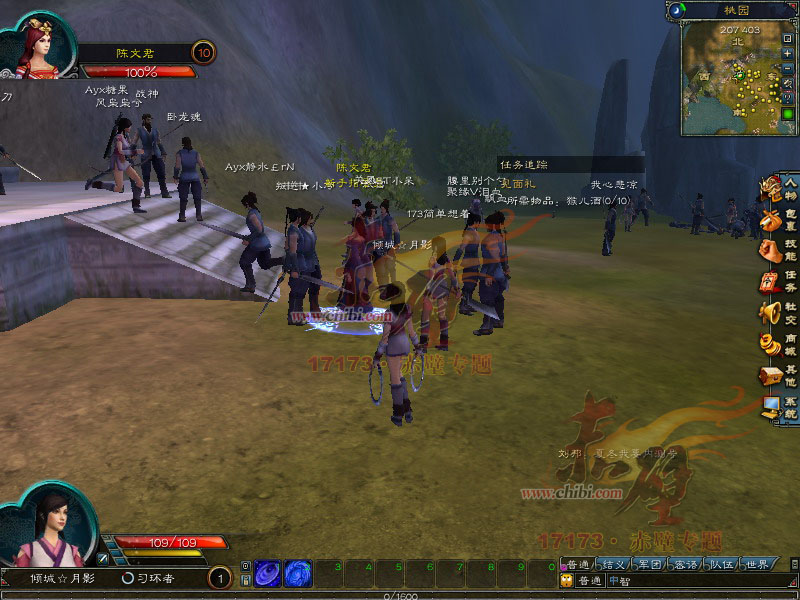This screenshot has width=800, height=600.
Task: Switch to the 密语 whisper tab
Action: [x=686, y=565]
